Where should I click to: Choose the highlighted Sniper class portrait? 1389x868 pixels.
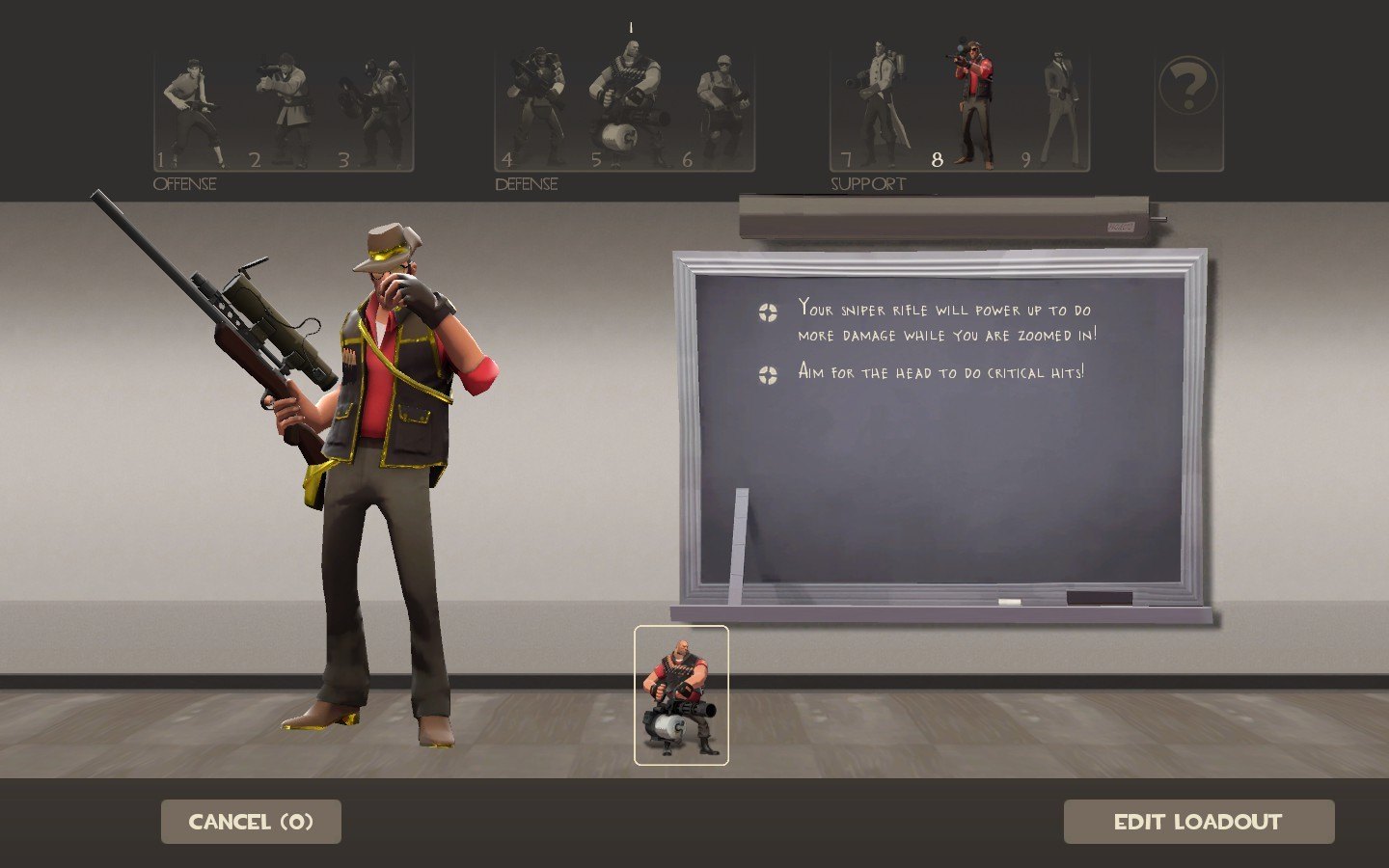click(x=969, y=106)
